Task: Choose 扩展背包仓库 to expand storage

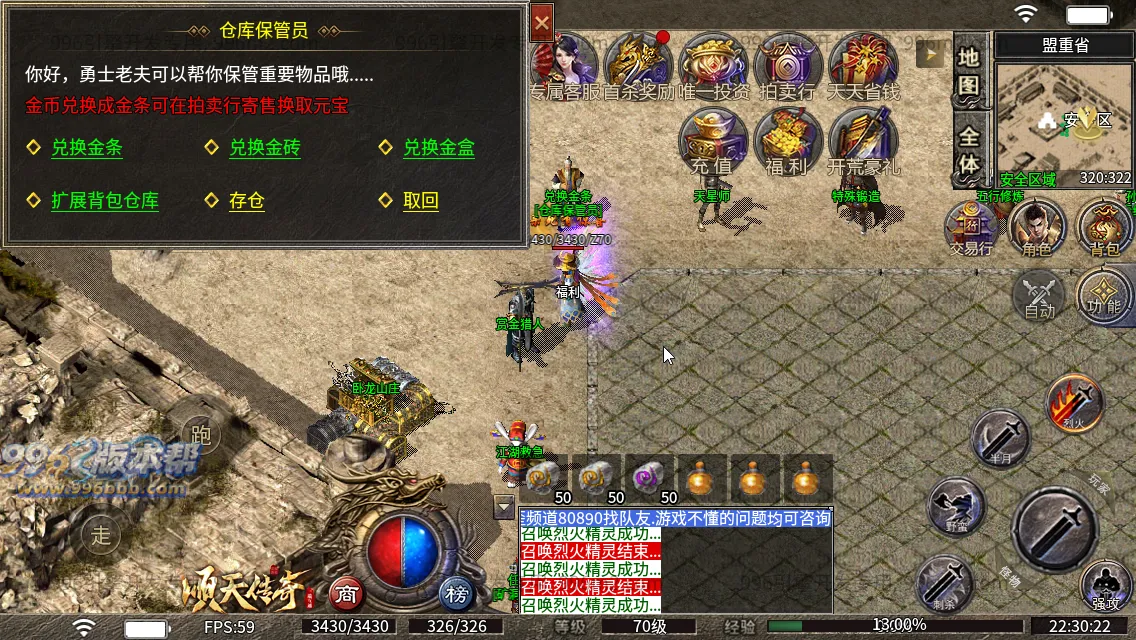Action: click(104, 200)
